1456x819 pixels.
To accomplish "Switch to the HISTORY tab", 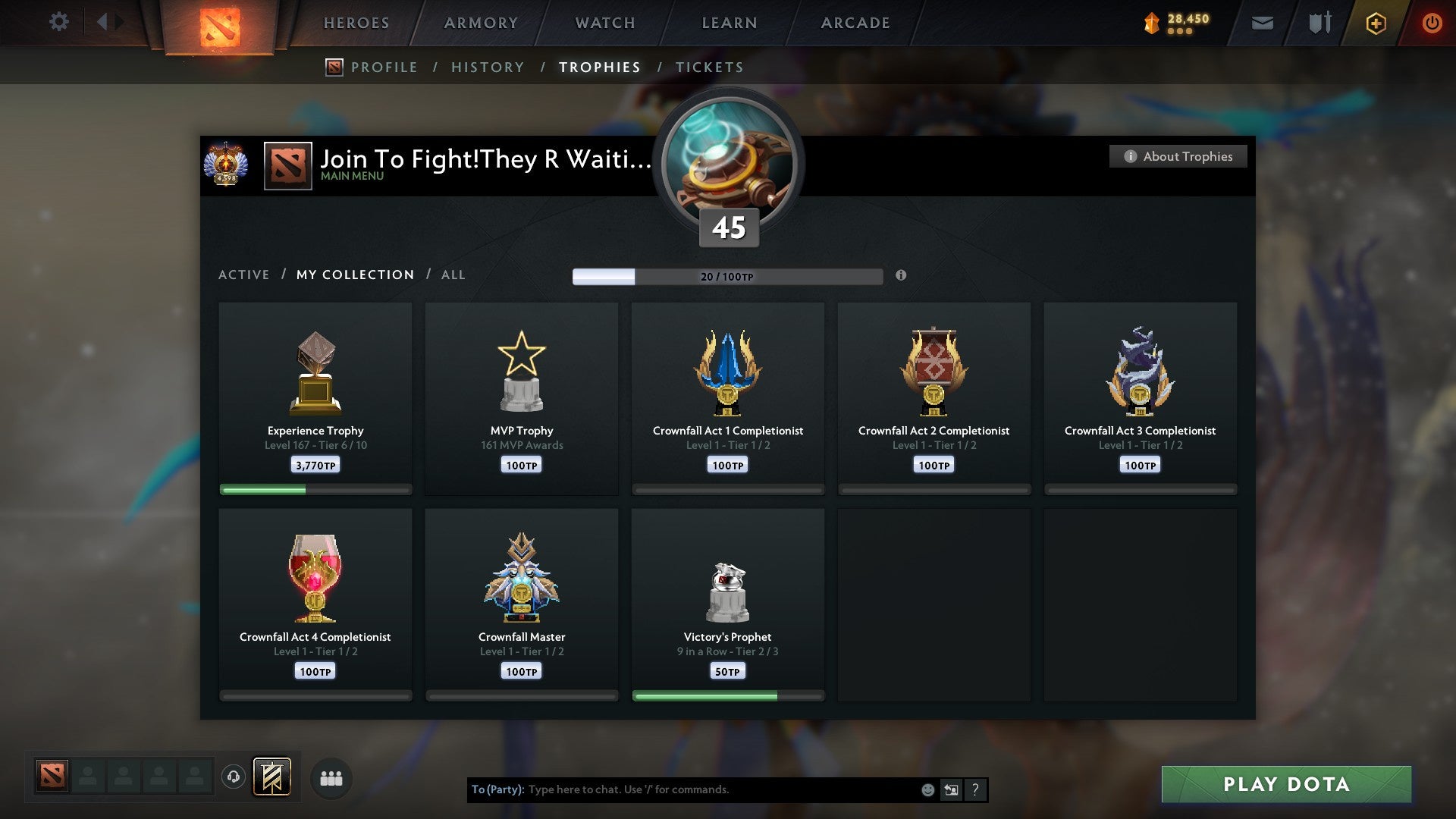I will [488, 67].
